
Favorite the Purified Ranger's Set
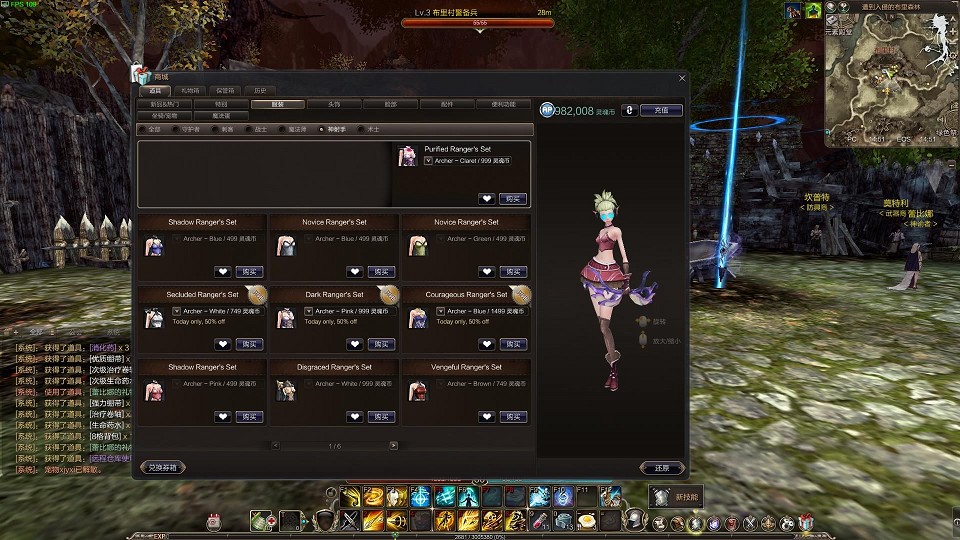(486, 198)
